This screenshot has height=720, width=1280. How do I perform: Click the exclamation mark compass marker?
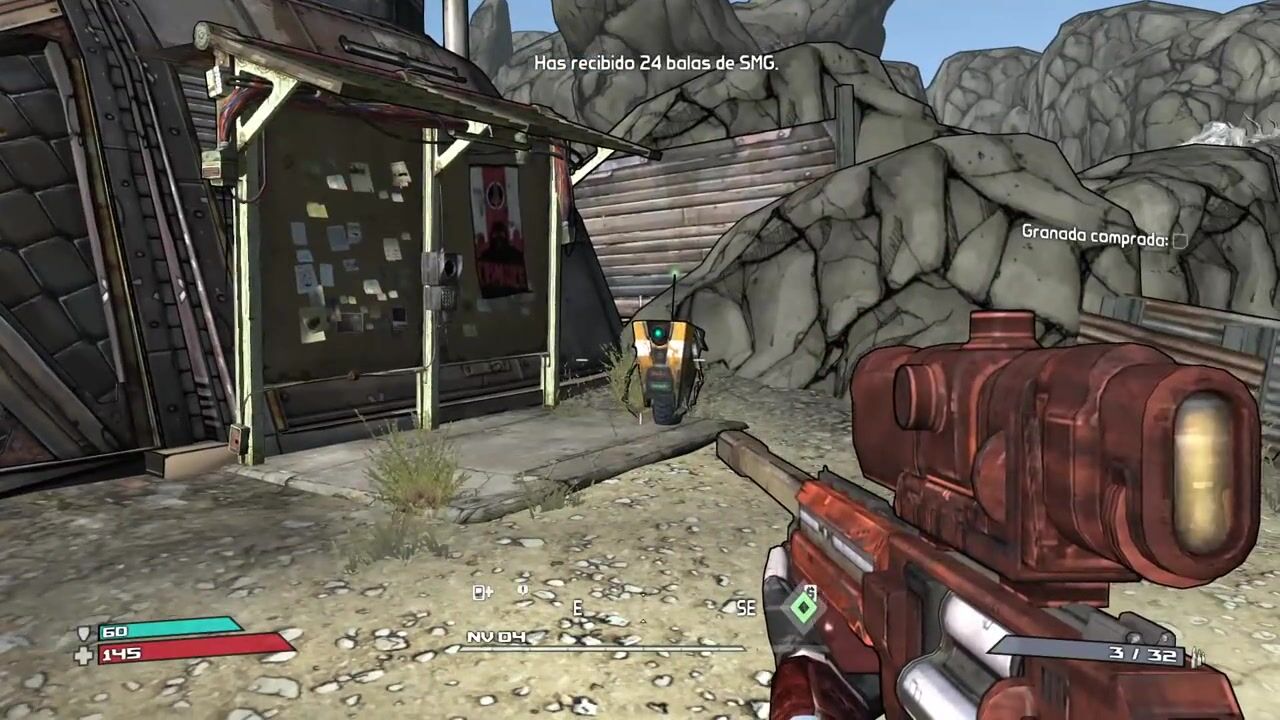click(x=523, y=591)
